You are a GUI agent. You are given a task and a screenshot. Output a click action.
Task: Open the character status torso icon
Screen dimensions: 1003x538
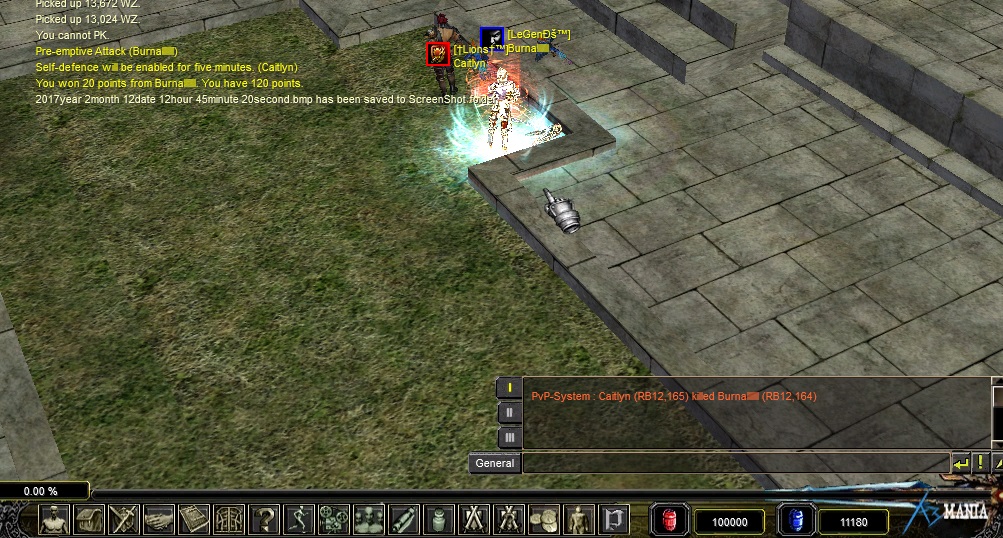[x=54, y=520]
